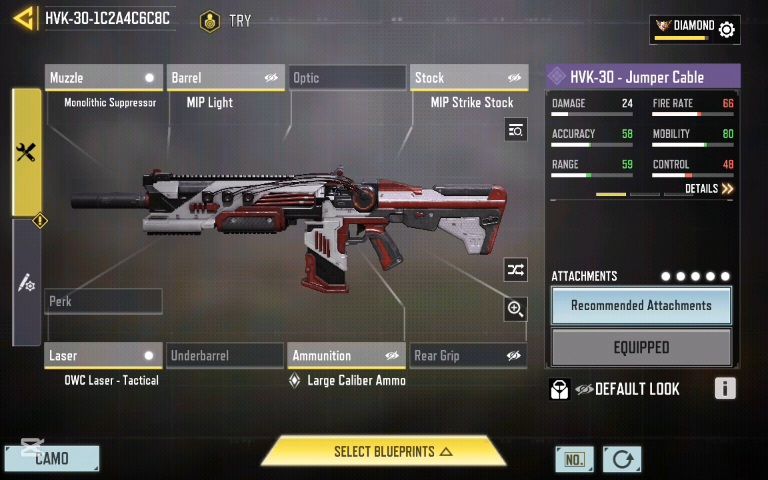
Task: Switch to the gunsmith wrench-and-screwdriver tab
Action: pyautogui.click(x=27, y=152)
